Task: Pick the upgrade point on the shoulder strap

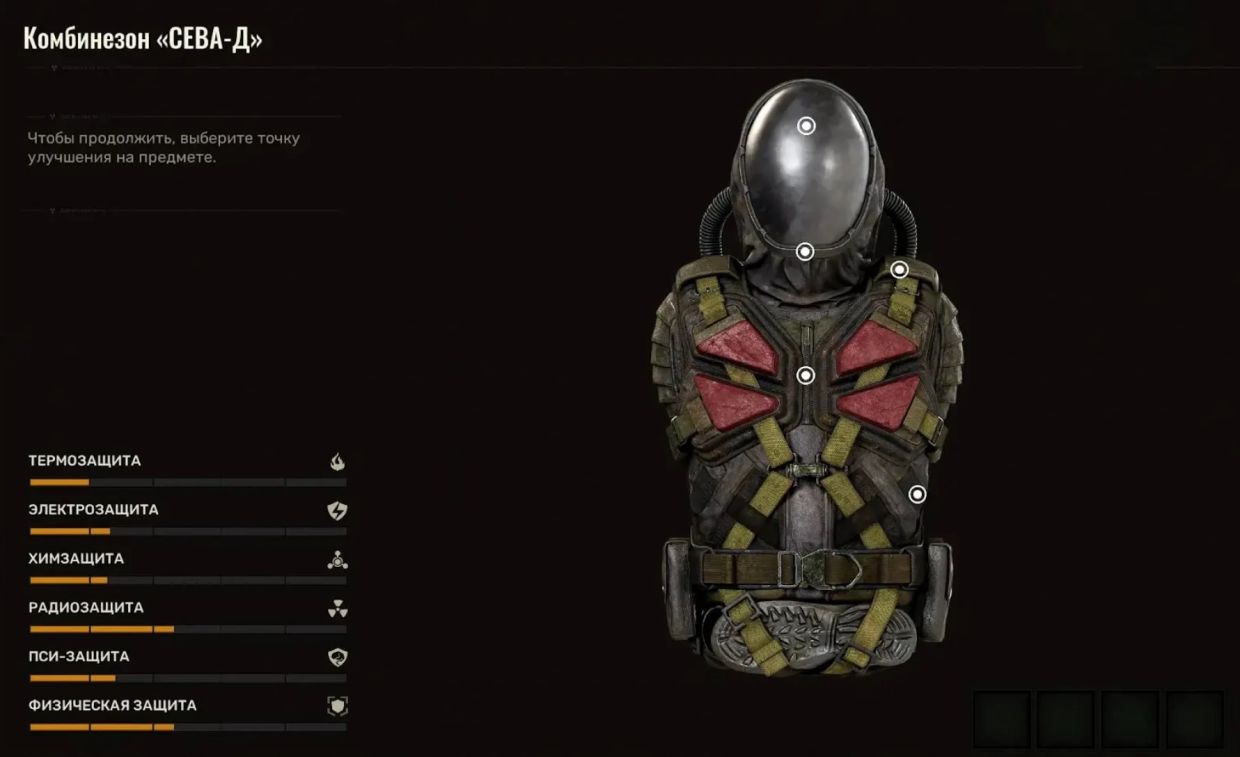Action: (899, 269)
